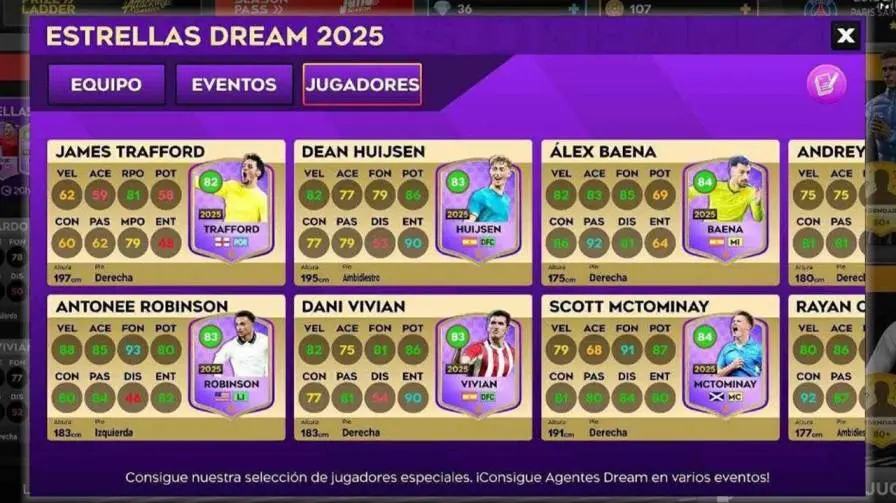The width and height of the screenshot is (896, 503).
Task: Select the Jugadores tab
Action: [362, 85]
